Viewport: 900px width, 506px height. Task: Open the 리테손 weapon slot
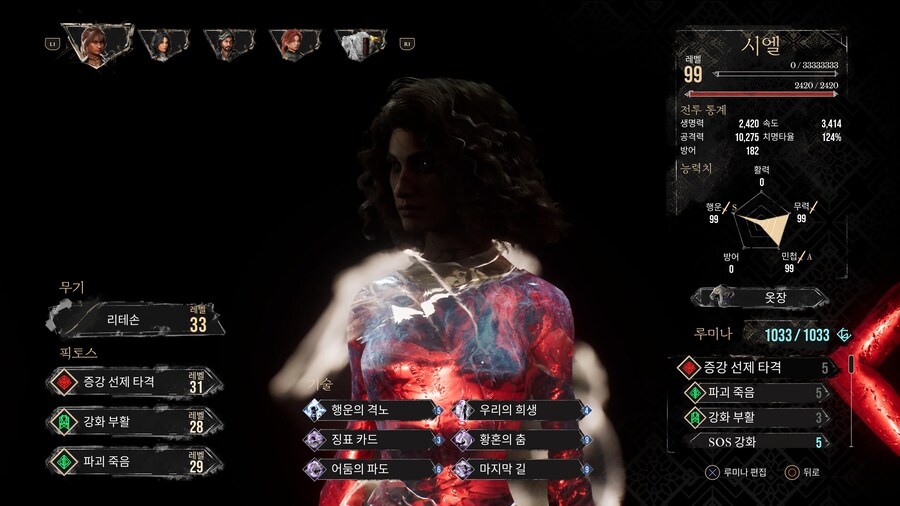(135, 320)
